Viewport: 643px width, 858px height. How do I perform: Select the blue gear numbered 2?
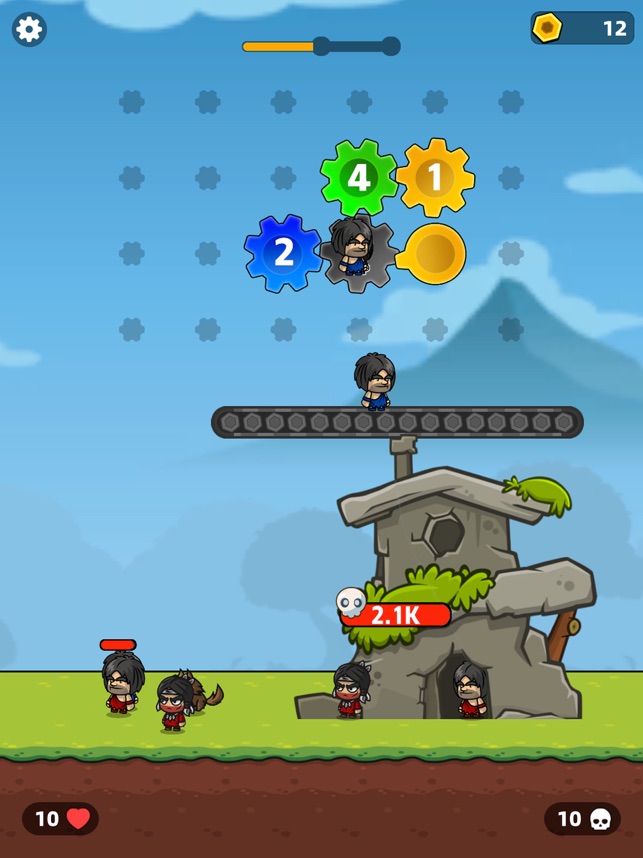[x=283, y=253]
